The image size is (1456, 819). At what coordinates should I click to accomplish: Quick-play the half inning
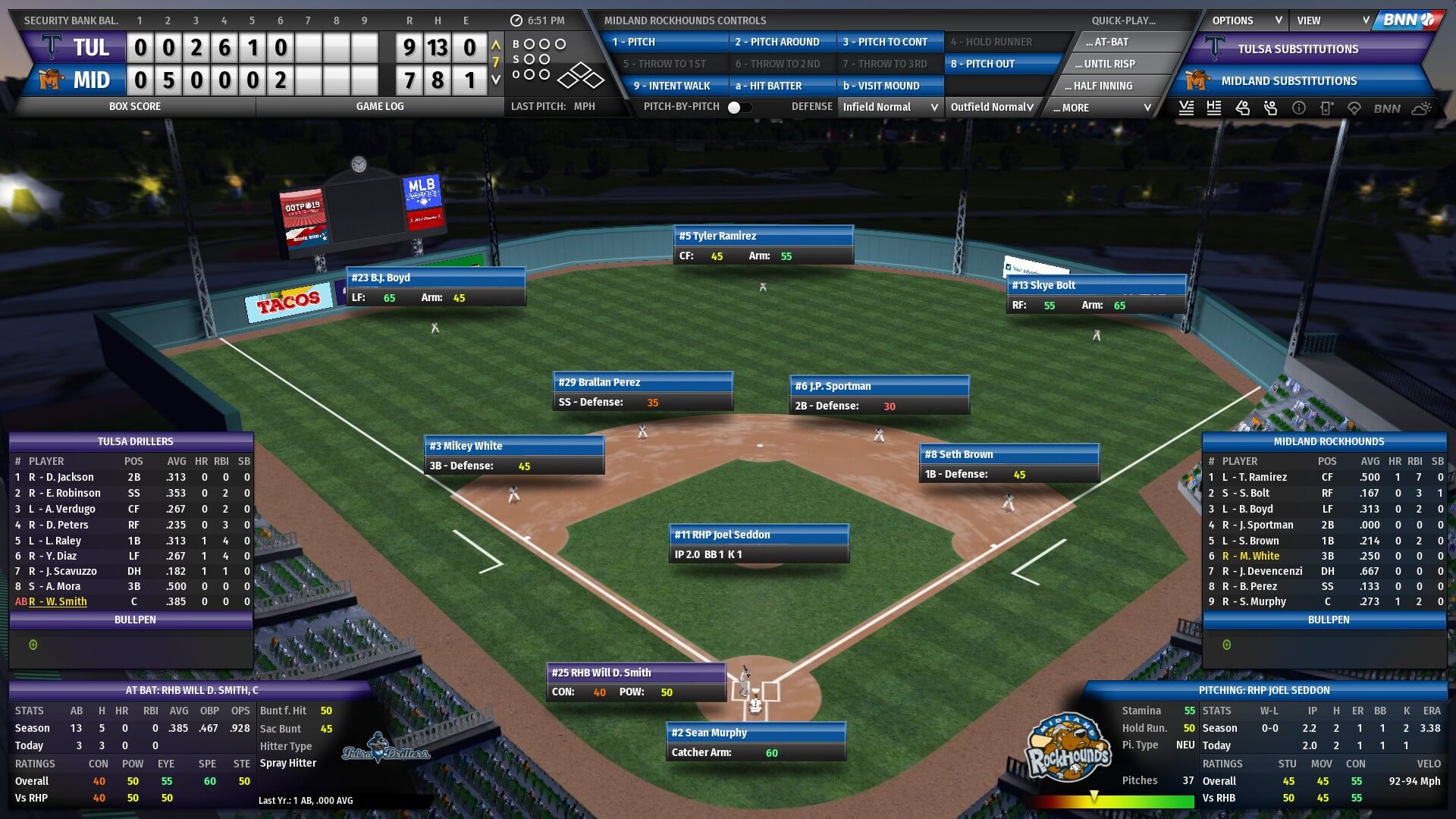coord(1103,86)
